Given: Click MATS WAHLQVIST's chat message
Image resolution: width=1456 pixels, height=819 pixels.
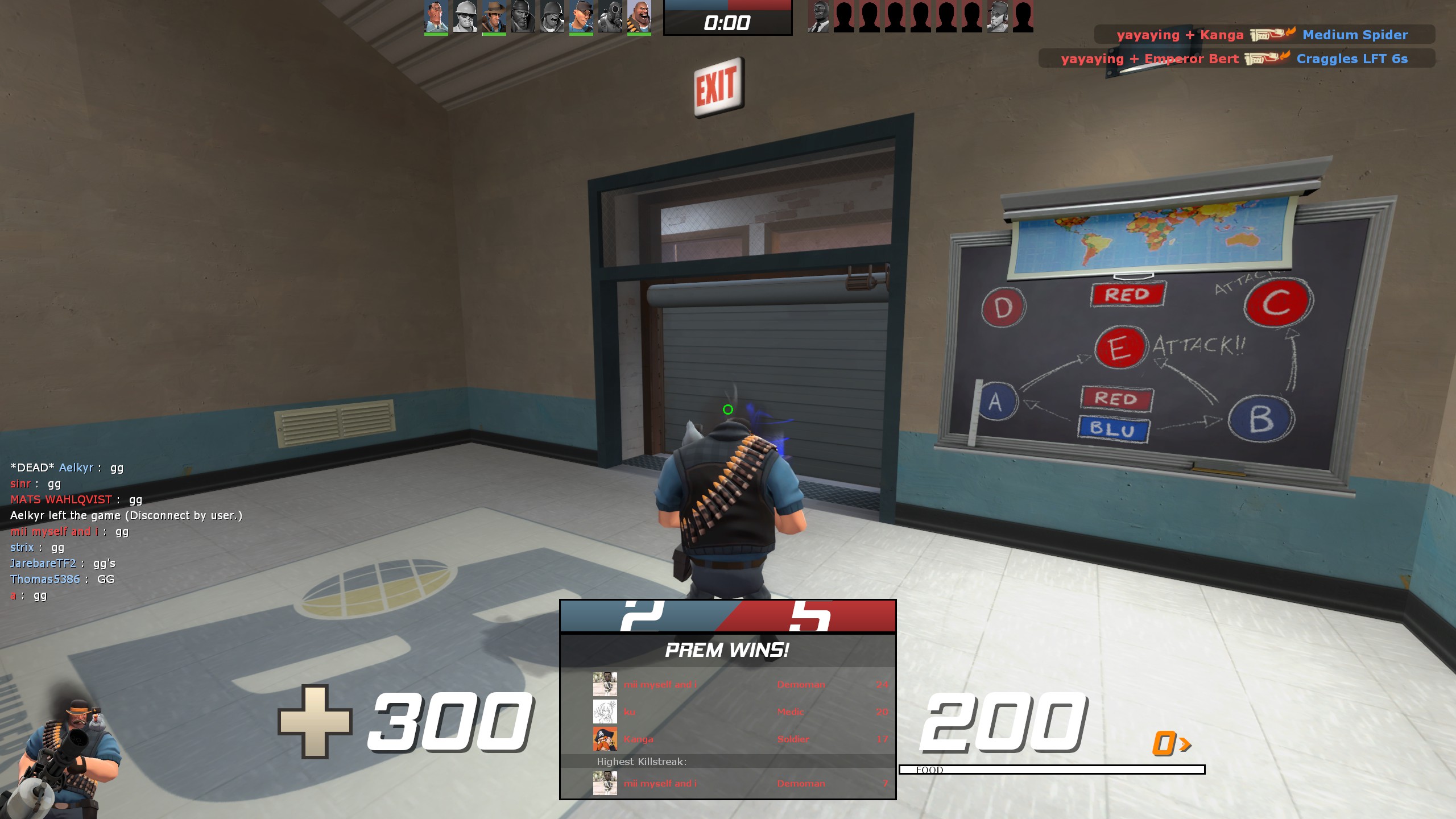Looking at the screenshot, I should point(76,500).
